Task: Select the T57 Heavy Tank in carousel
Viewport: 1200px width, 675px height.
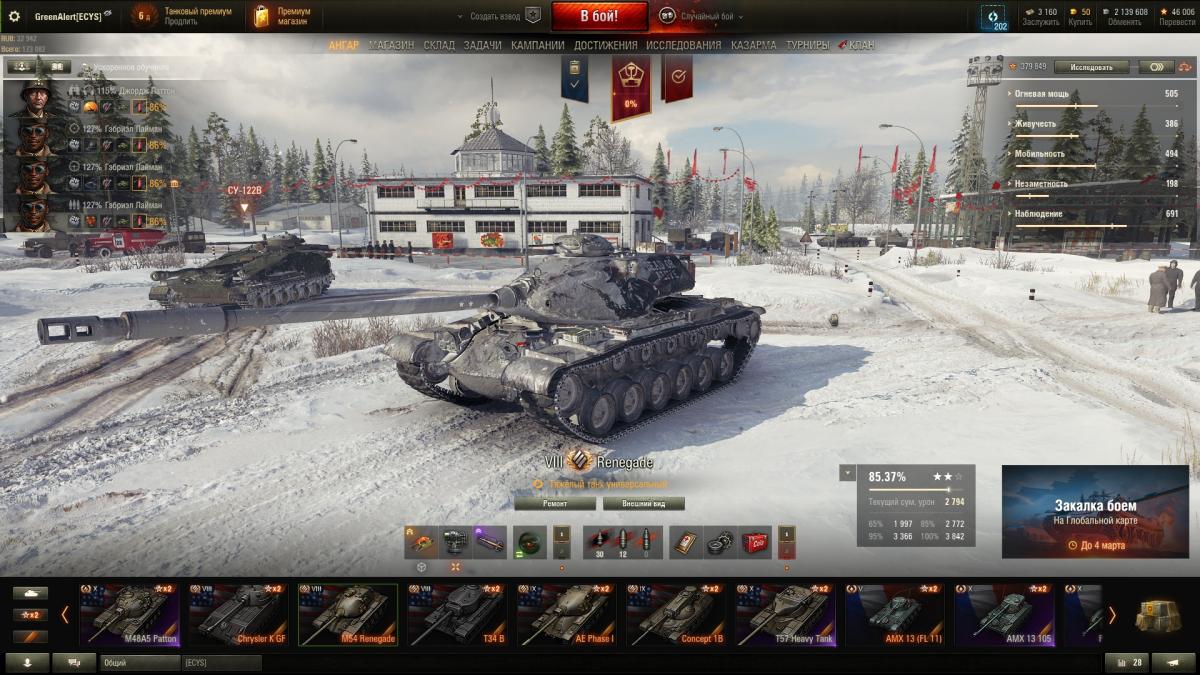Action: coord(784,616)
